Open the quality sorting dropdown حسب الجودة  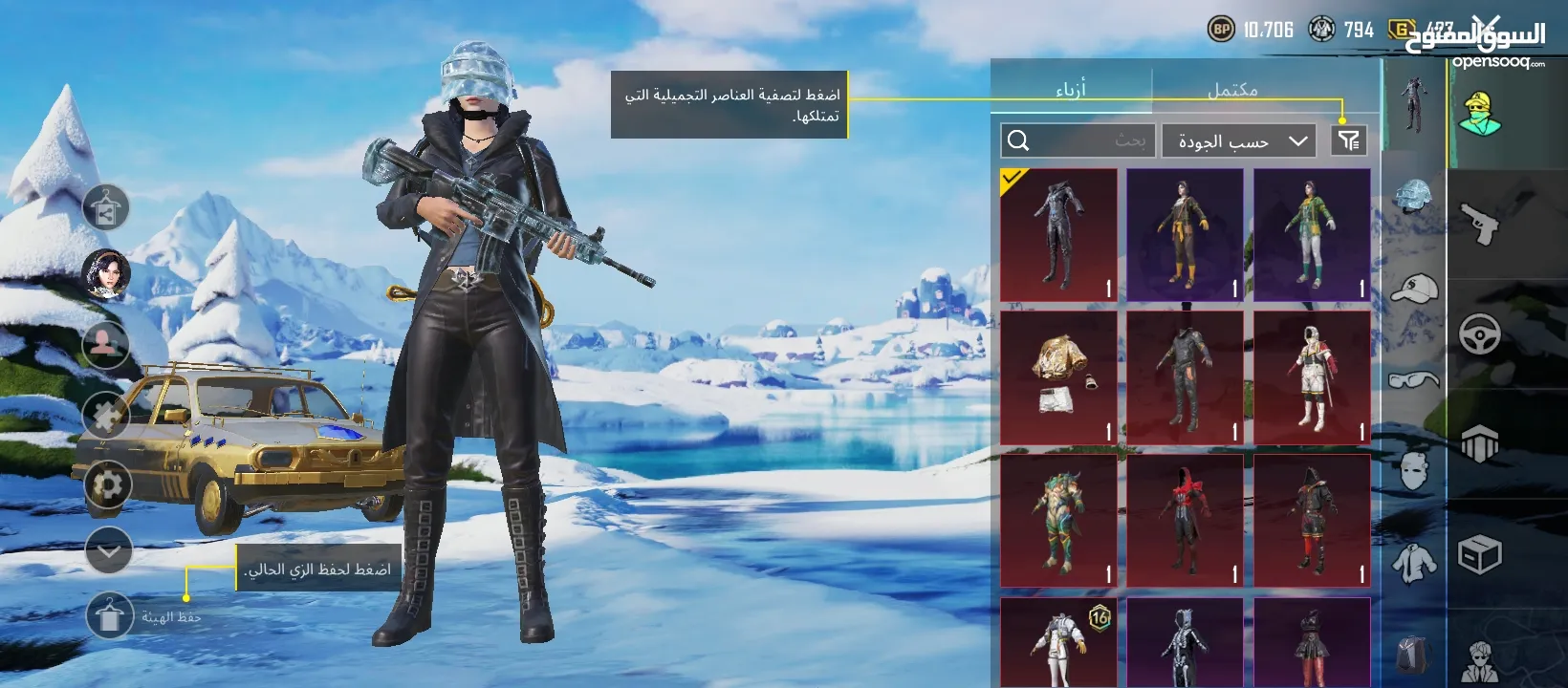coord(1238,140)
